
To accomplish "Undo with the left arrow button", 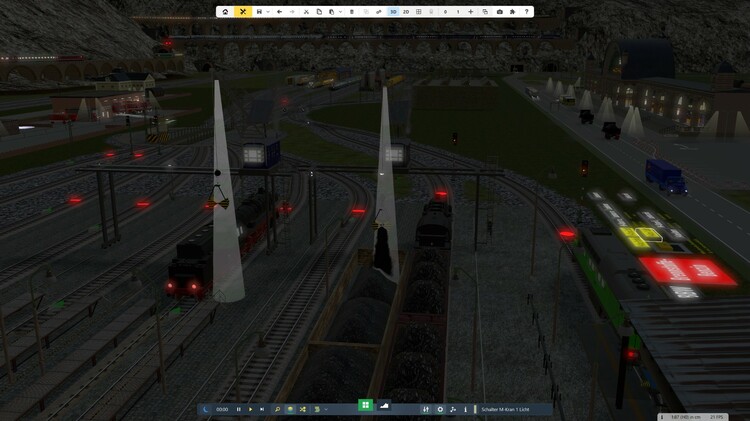I will click(279, 12).
